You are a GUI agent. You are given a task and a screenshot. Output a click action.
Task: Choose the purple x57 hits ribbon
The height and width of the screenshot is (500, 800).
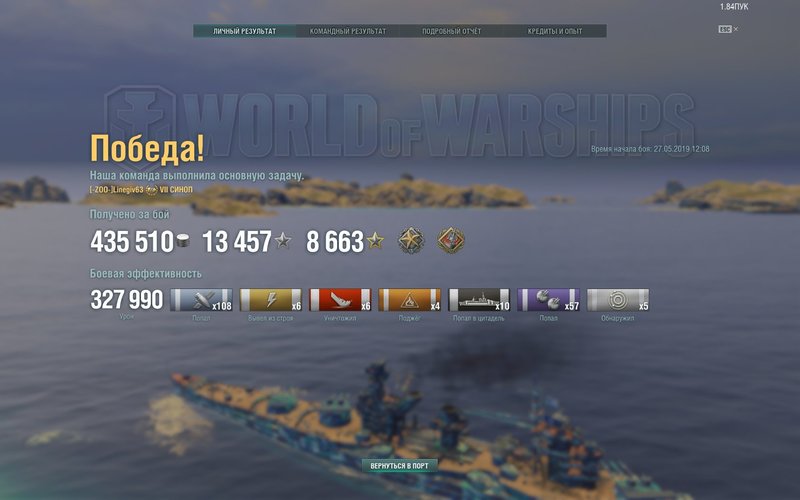coord(548,300)
